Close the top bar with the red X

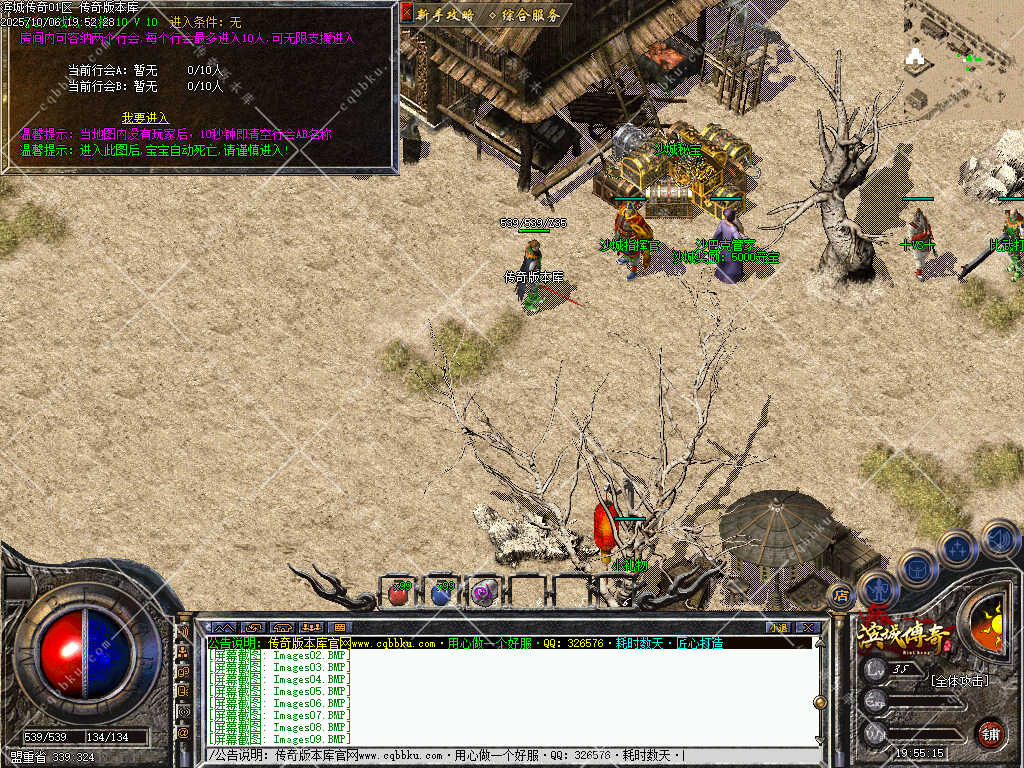point(407,13)
